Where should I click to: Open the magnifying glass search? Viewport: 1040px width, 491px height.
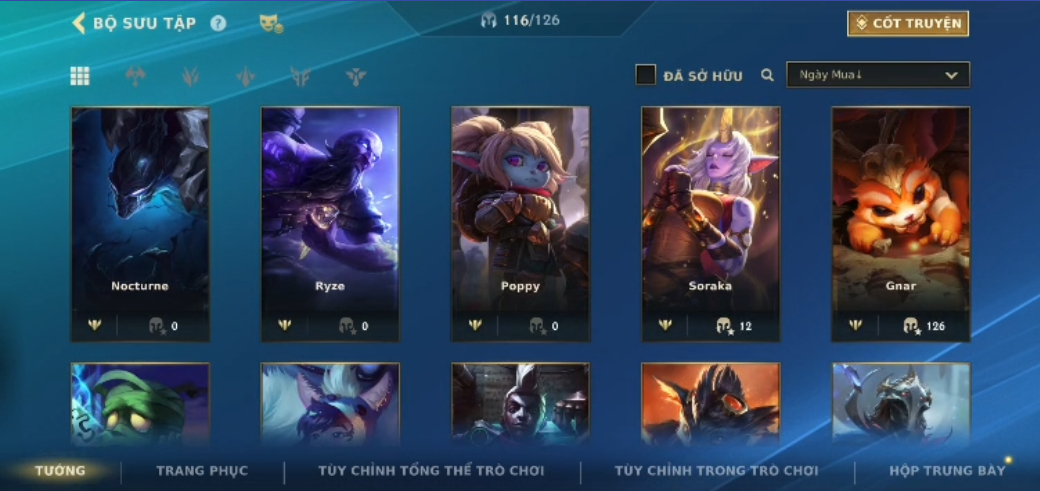pos(767,75)
